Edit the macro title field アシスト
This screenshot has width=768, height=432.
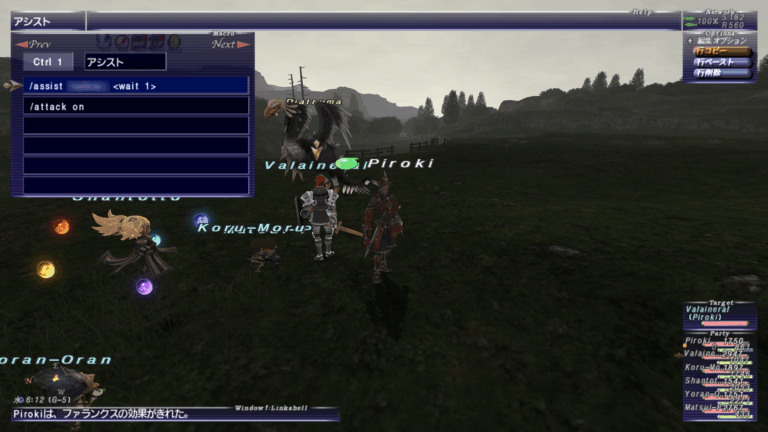(125, 62)
